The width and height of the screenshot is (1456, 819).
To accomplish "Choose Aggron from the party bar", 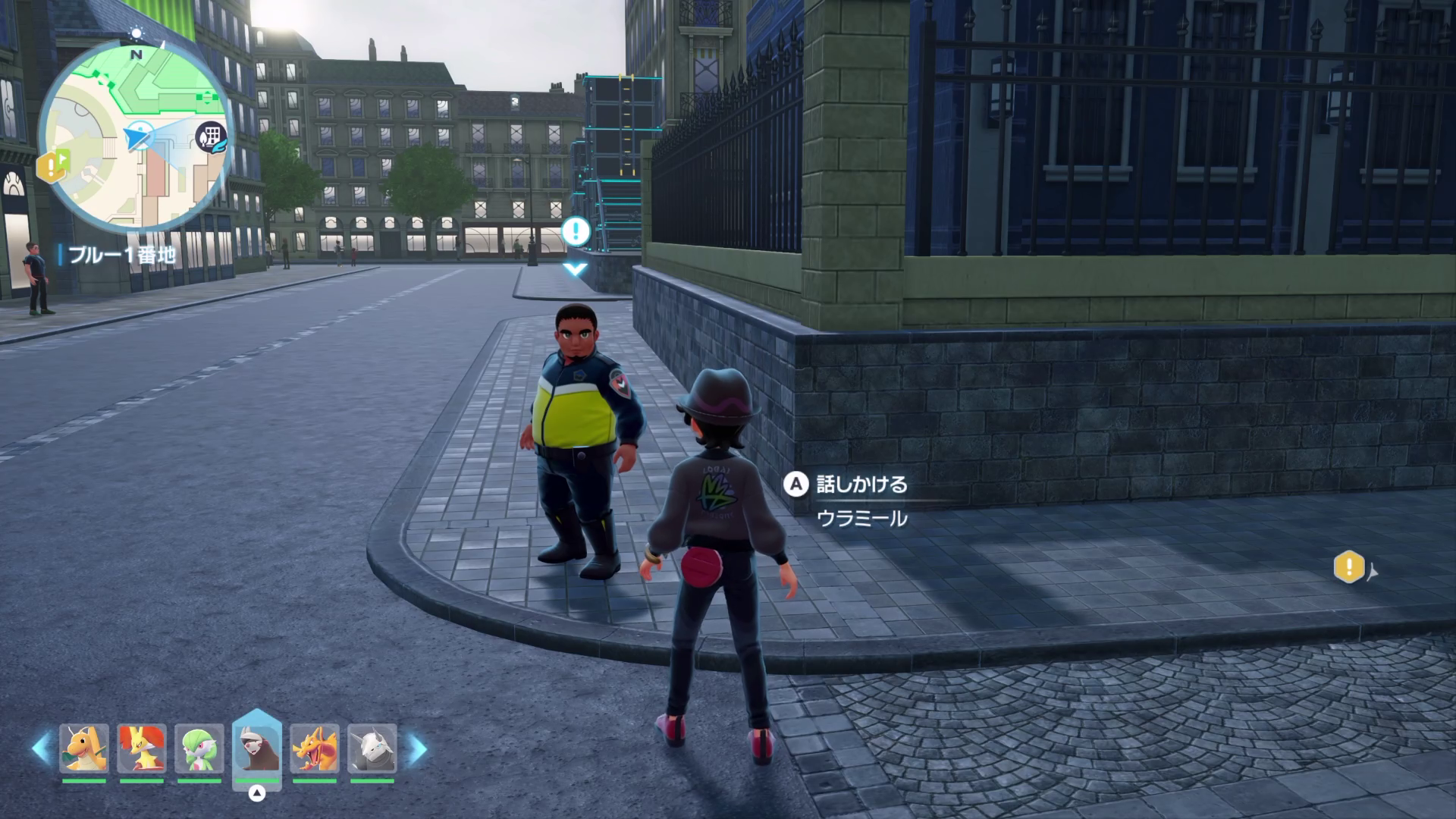I will (x=372, y=748).
